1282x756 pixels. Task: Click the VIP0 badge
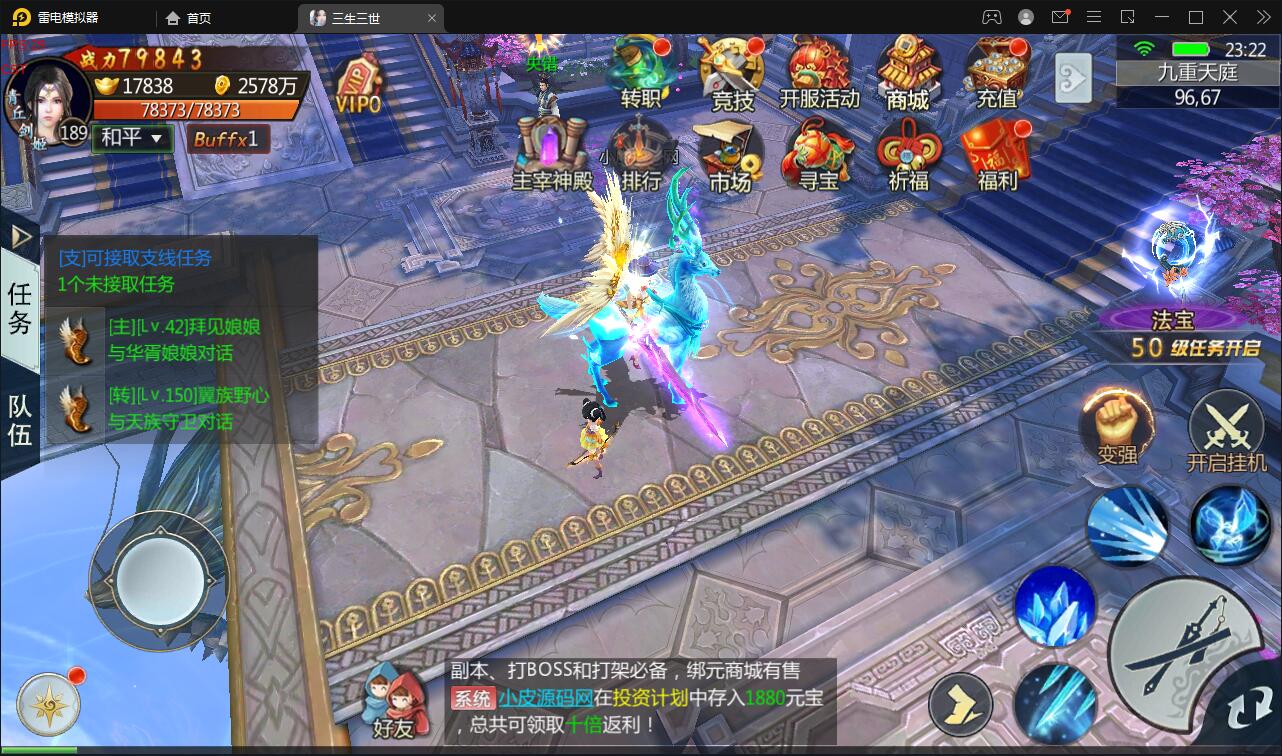[358, 85]
